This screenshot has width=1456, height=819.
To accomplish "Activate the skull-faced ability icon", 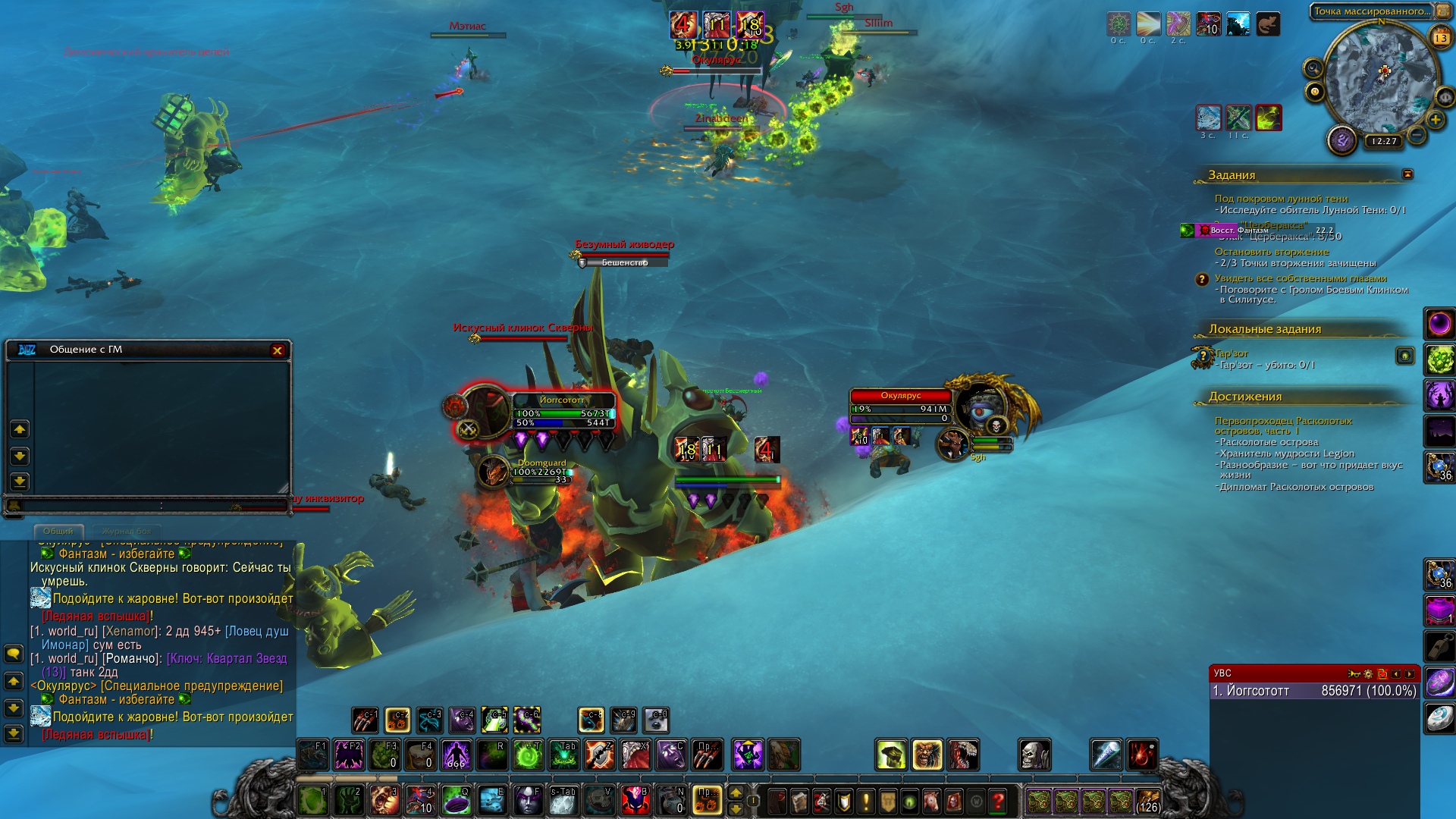I will (1034, 755).
